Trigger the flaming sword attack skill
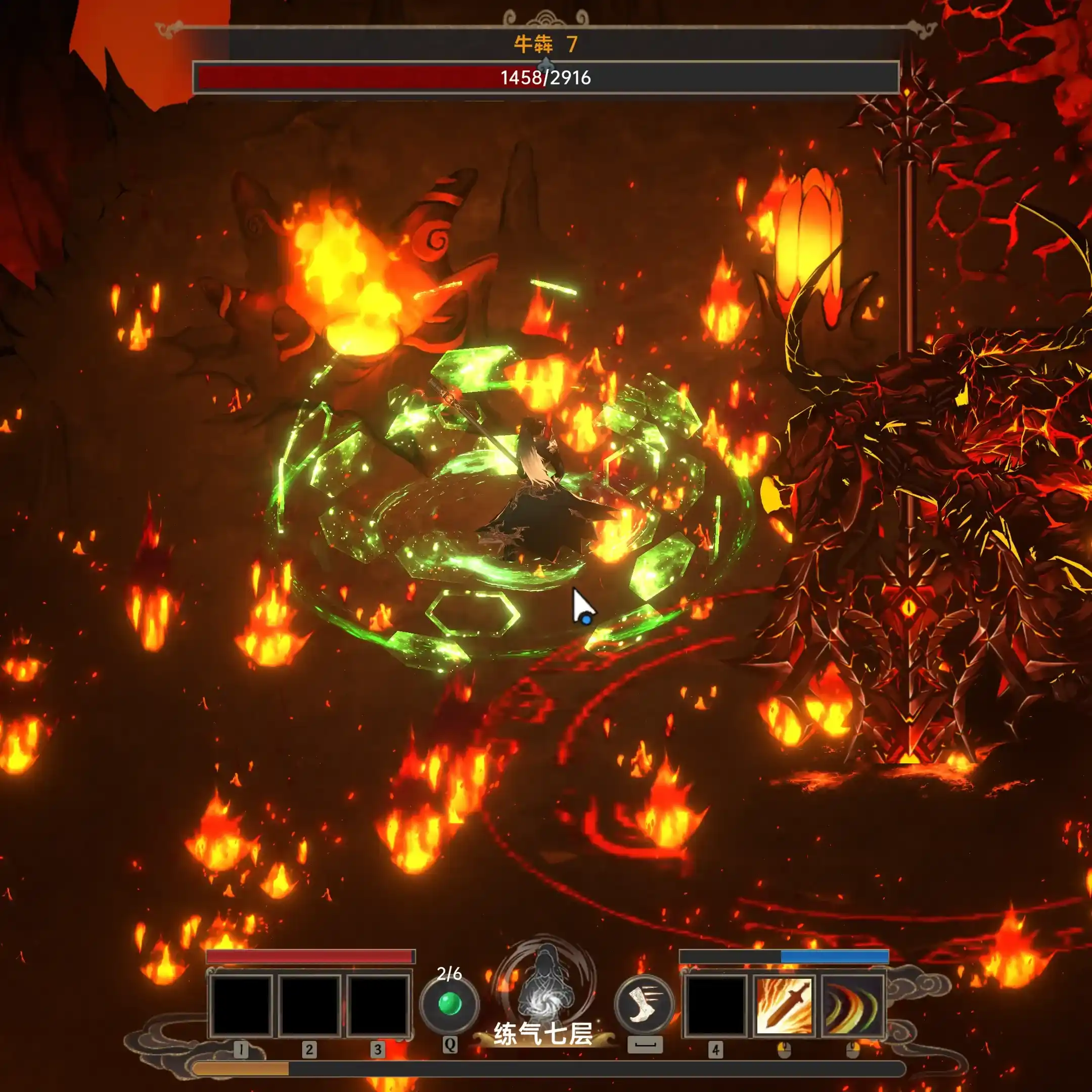Image resolution: width=1092 pixels, height=1092 pixels. (784, 1006)
